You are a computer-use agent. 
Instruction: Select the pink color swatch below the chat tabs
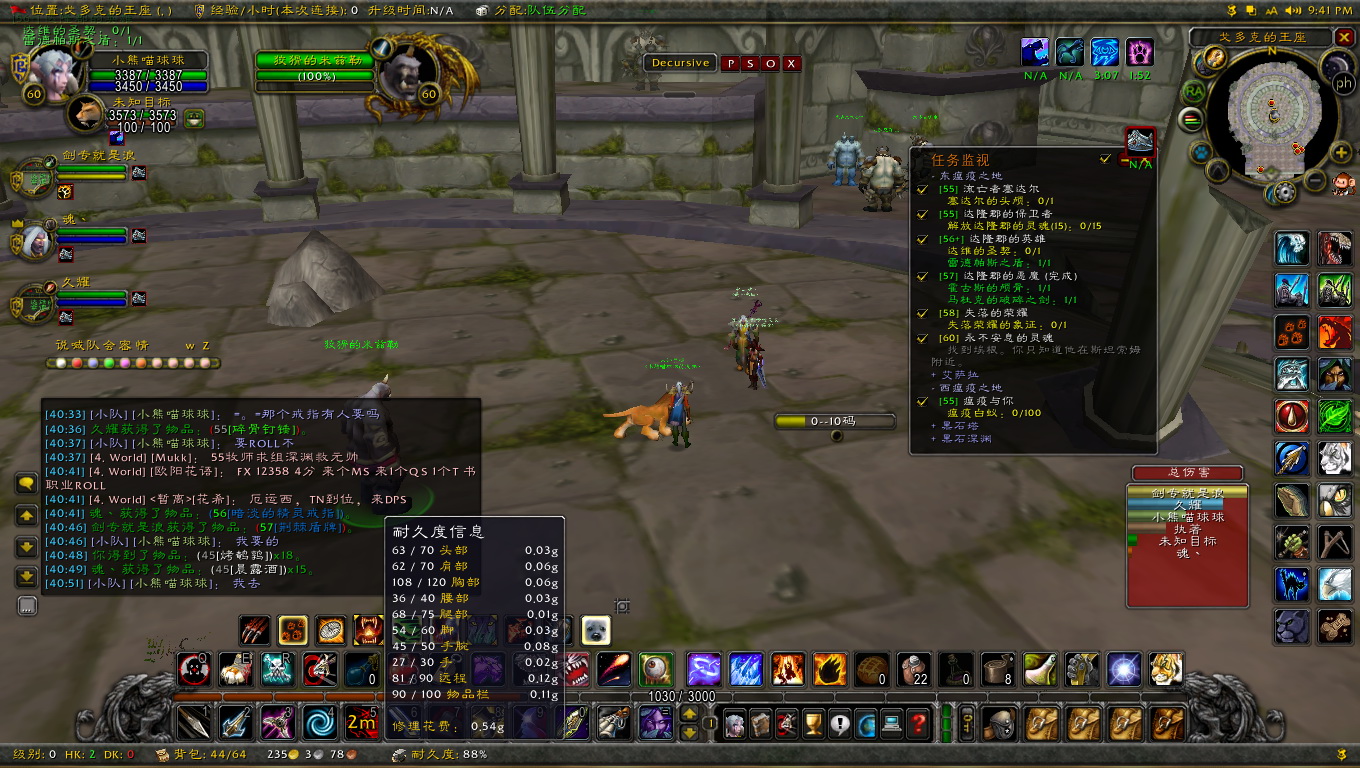(x=124, y=364)
